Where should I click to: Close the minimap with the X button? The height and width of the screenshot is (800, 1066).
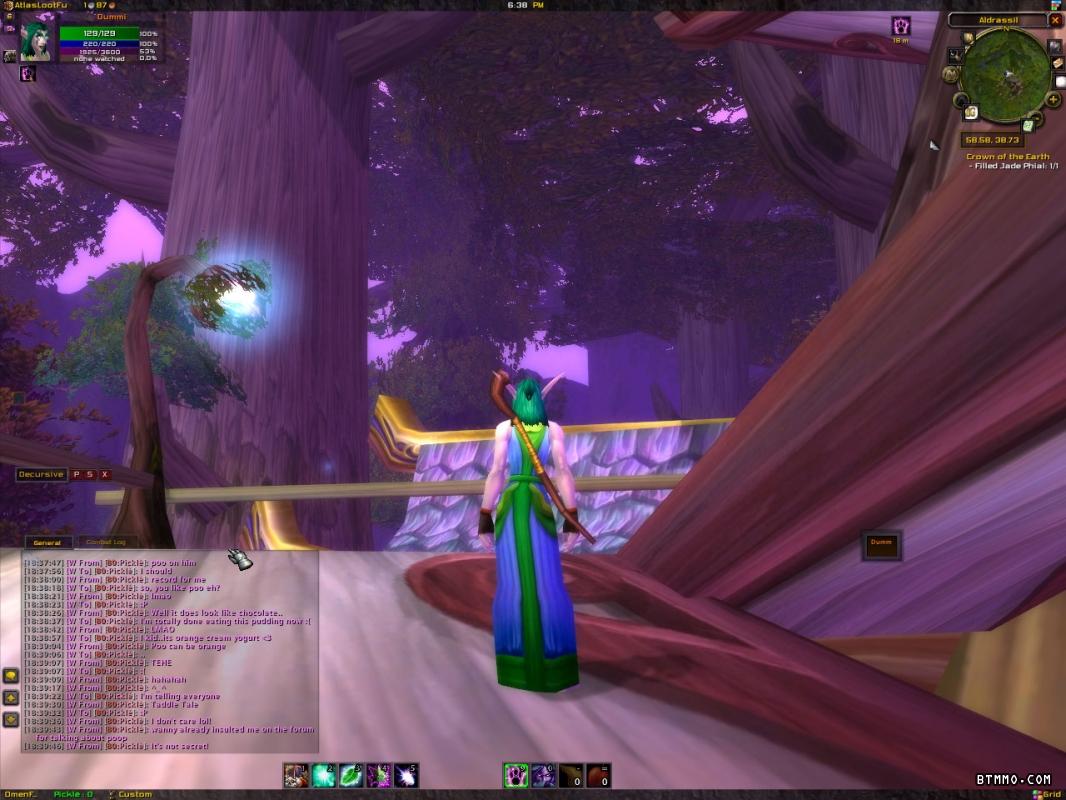1055,20
